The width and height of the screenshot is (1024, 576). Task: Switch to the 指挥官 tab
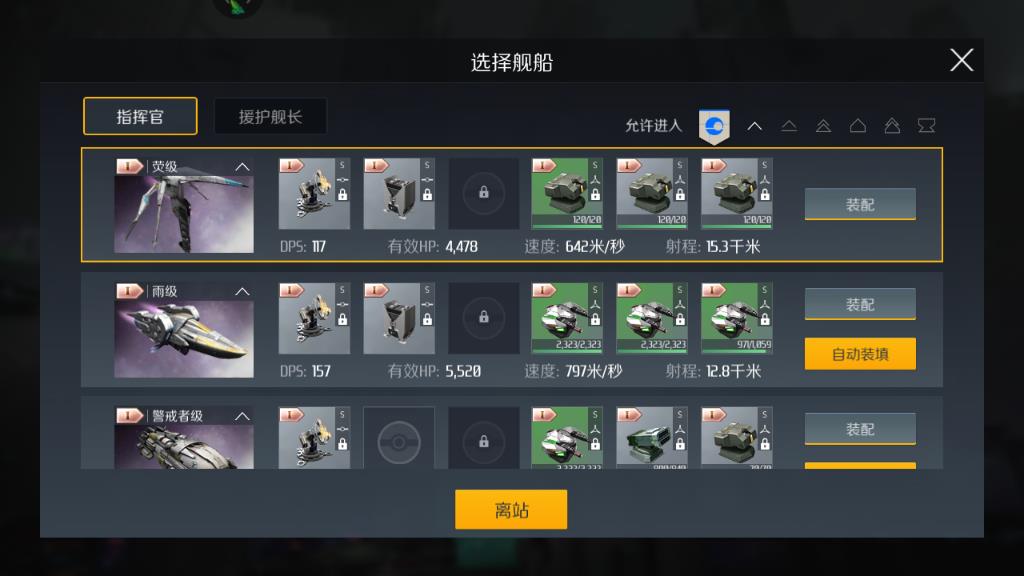(140, 116)
